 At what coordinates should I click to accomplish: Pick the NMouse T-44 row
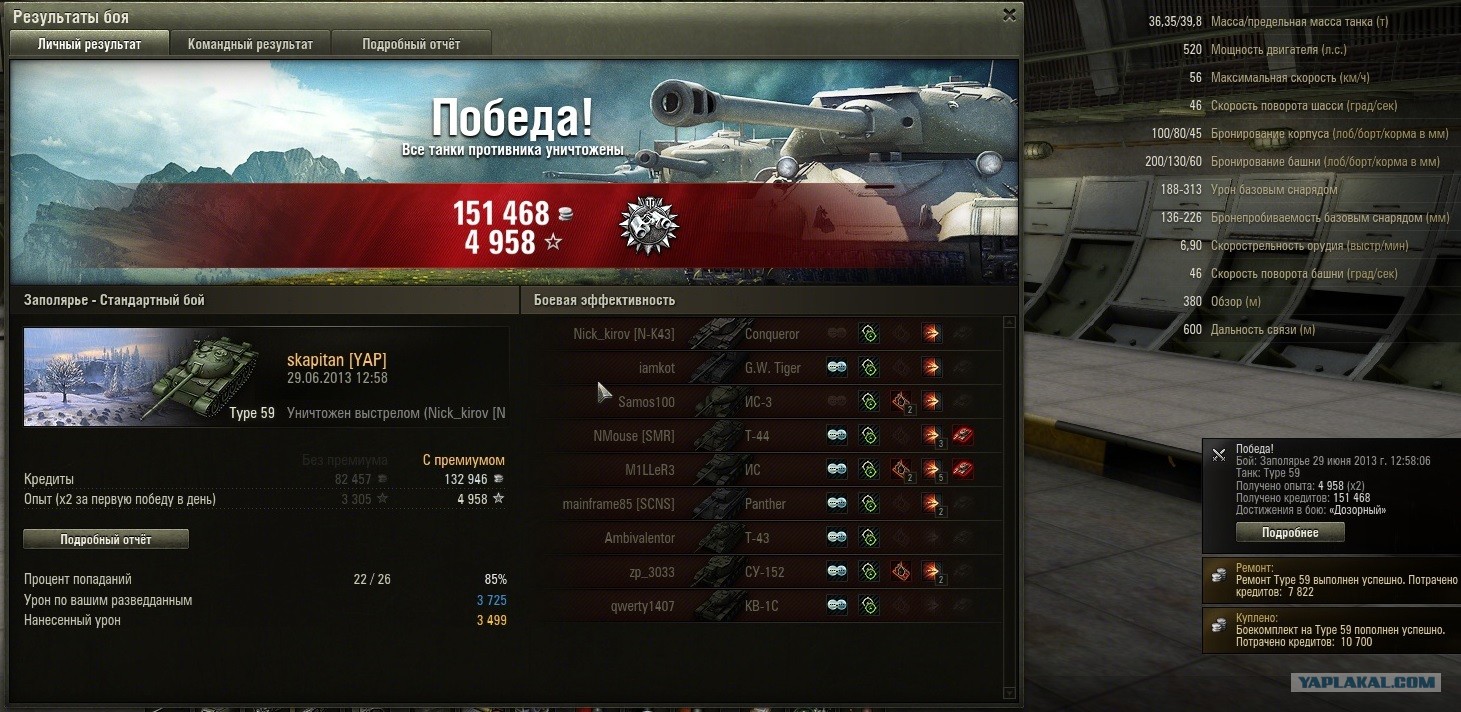coord(760,436)
